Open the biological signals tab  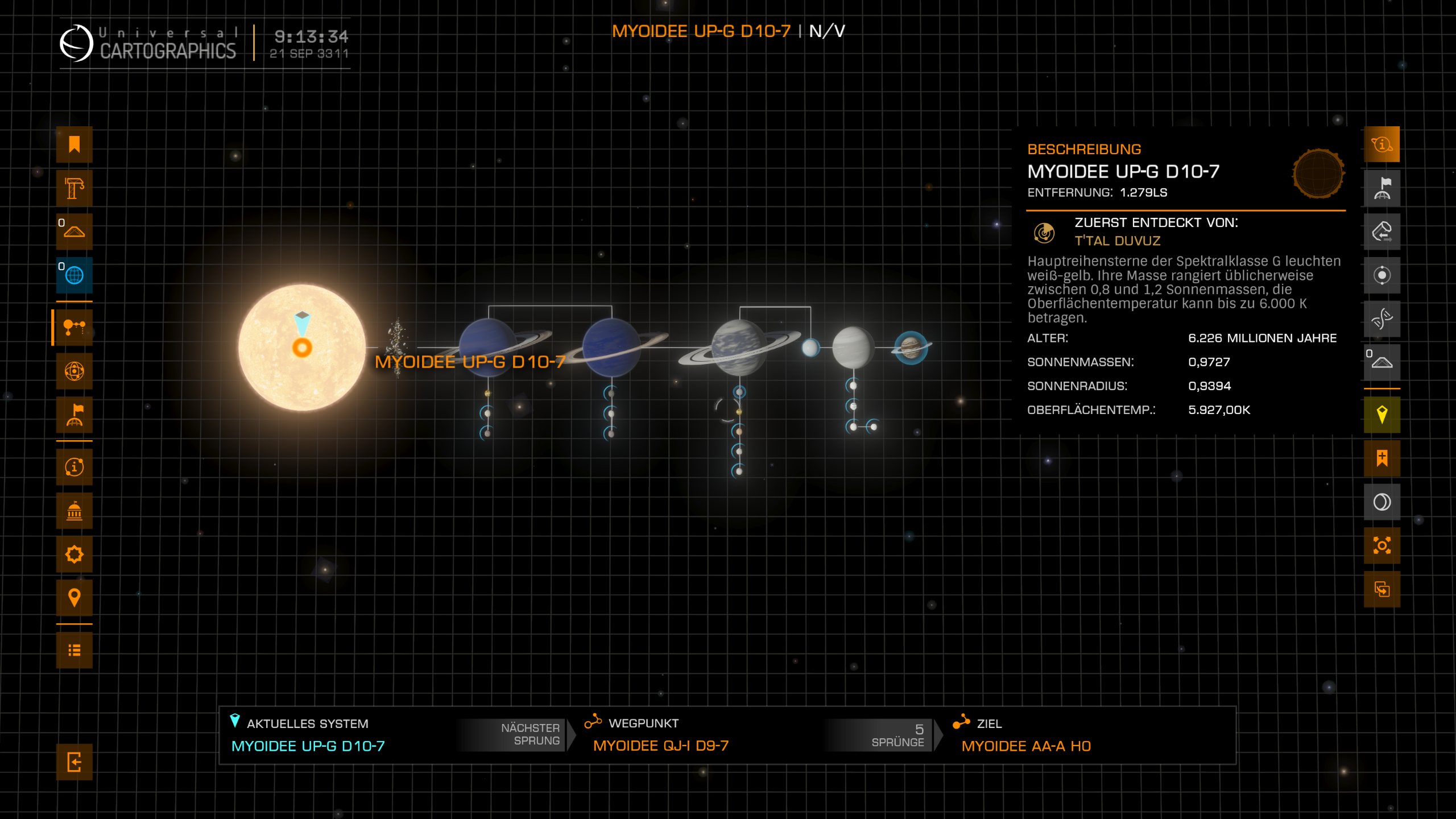(1381, 318)
